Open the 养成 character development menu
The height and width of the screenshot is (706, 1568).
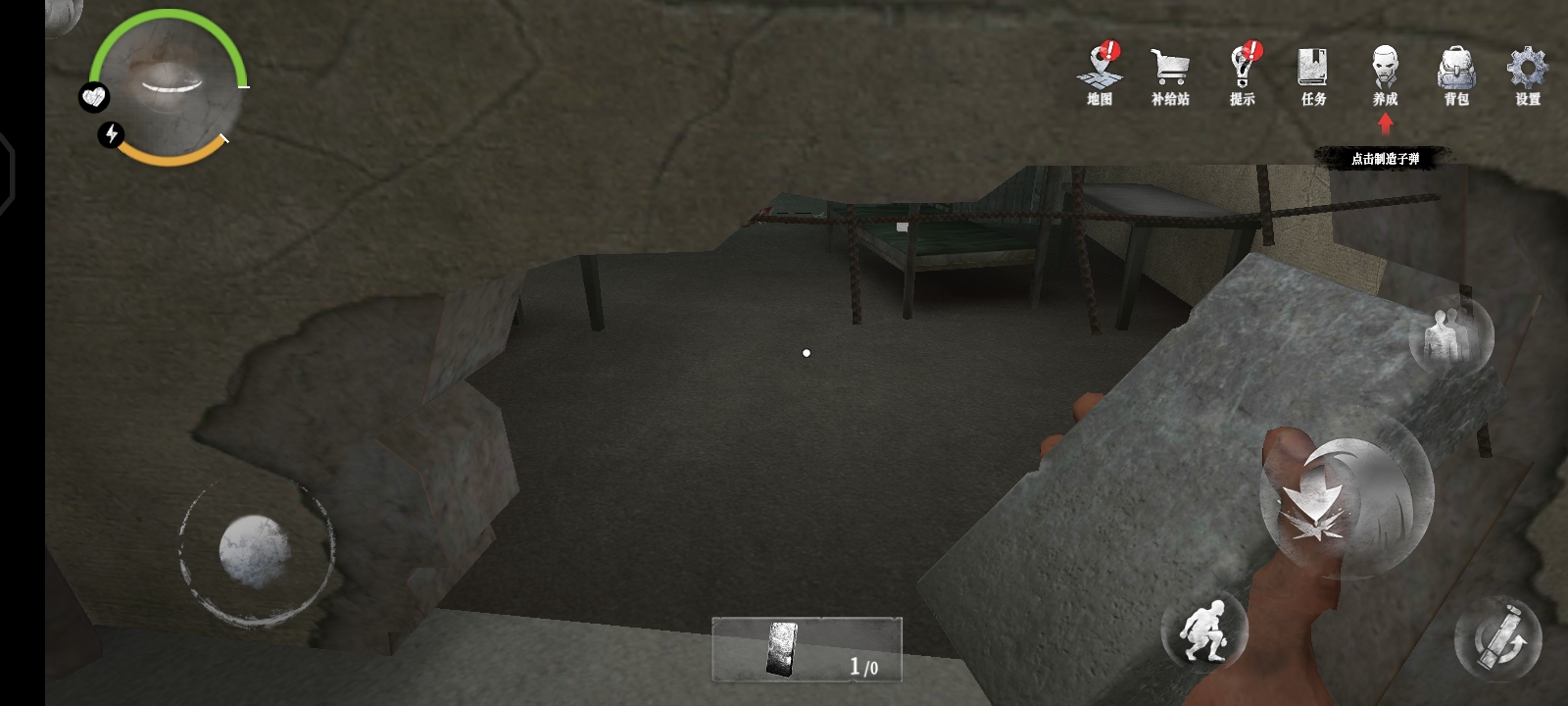pyautogui.click(x=1385, y=76)
